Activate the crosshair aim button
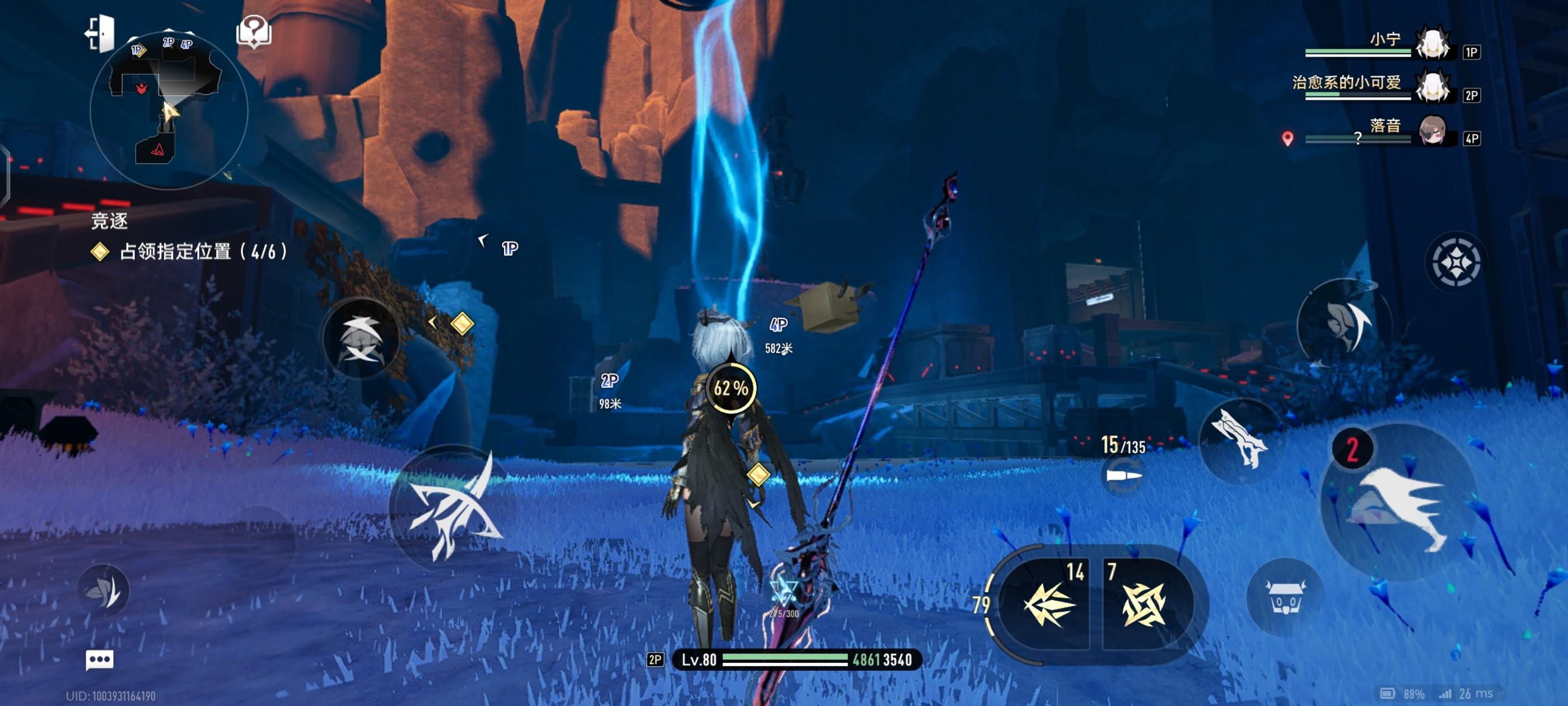This screenshot has width=1568, height=706. coord(1455,263)
